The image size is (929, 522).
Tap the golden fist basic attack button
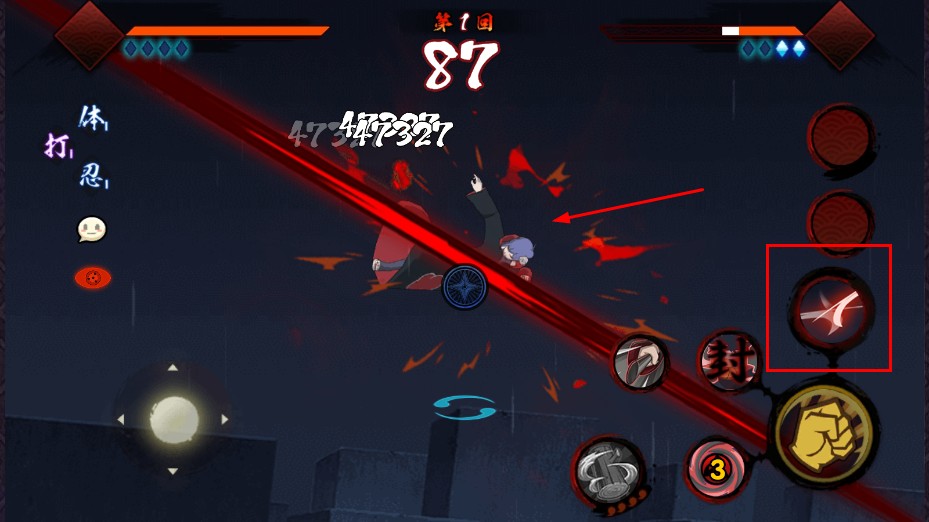tap(825, 433)
